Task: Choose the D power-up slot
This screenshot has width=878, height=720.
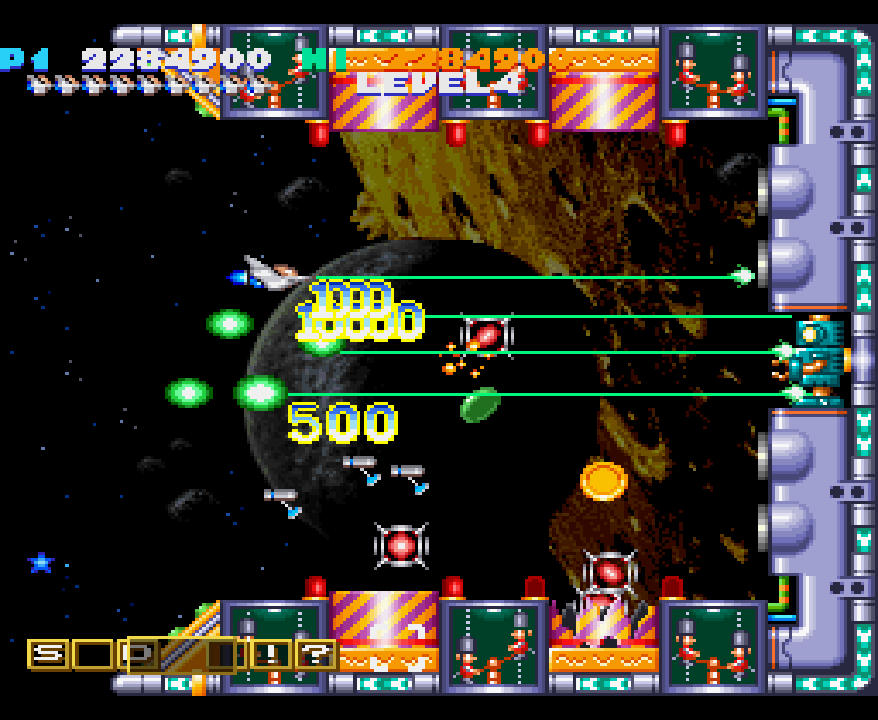Action: [140, 655]
